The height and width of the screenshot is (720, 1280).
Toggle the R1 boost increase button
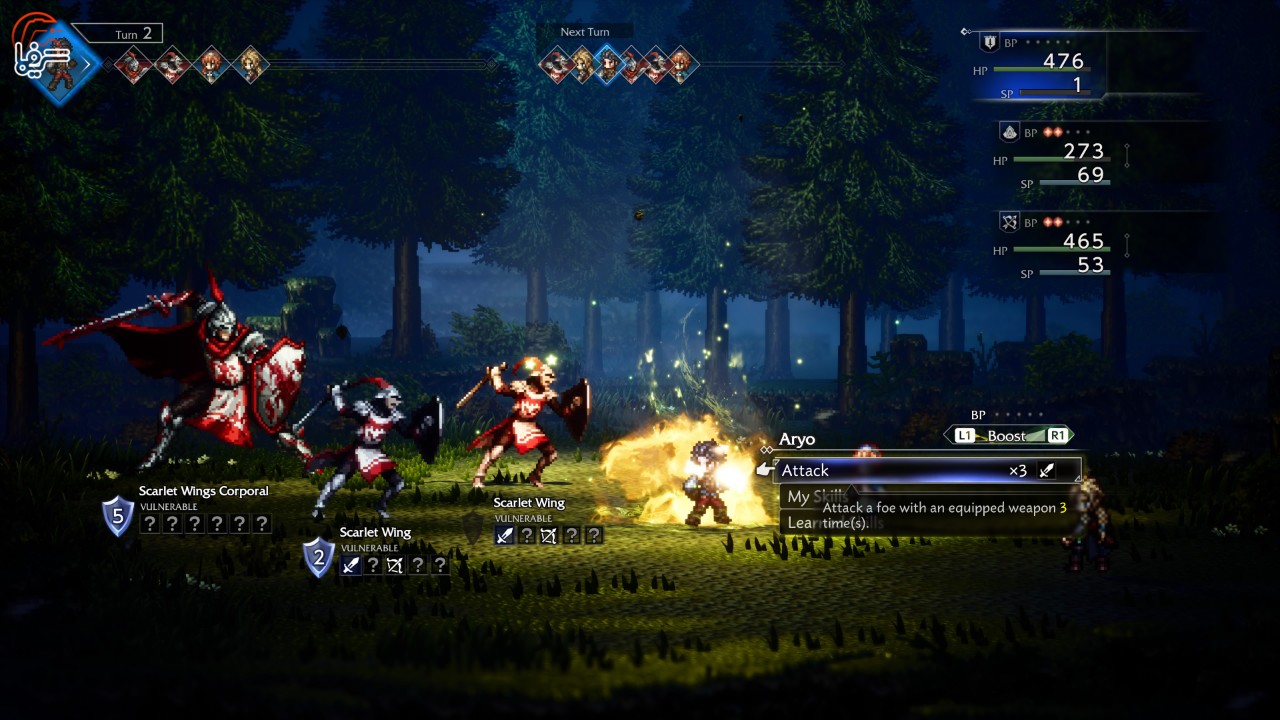pos(1056,435)
